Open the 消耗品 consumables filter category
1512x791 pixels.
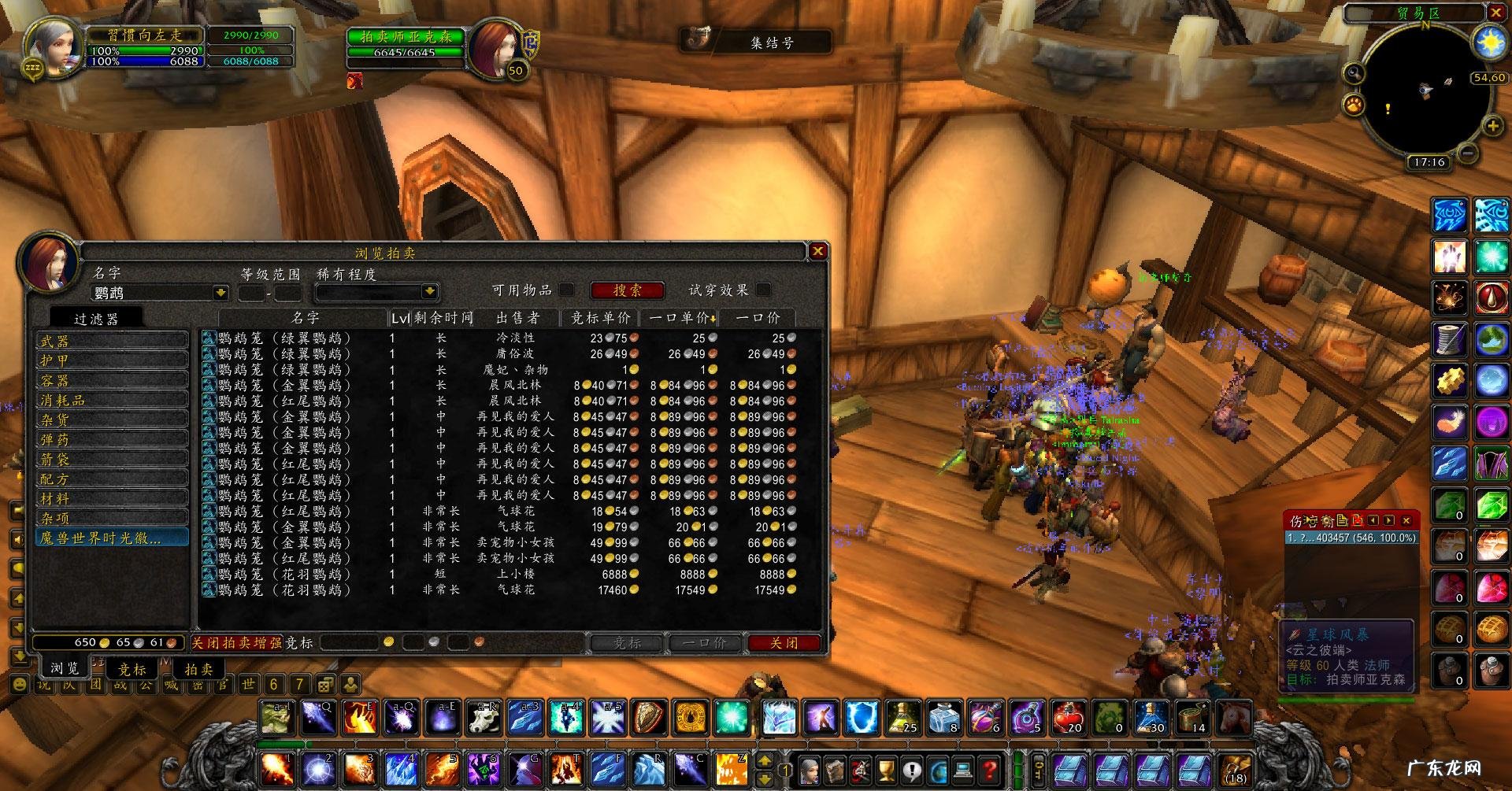(x=111, y=400)
